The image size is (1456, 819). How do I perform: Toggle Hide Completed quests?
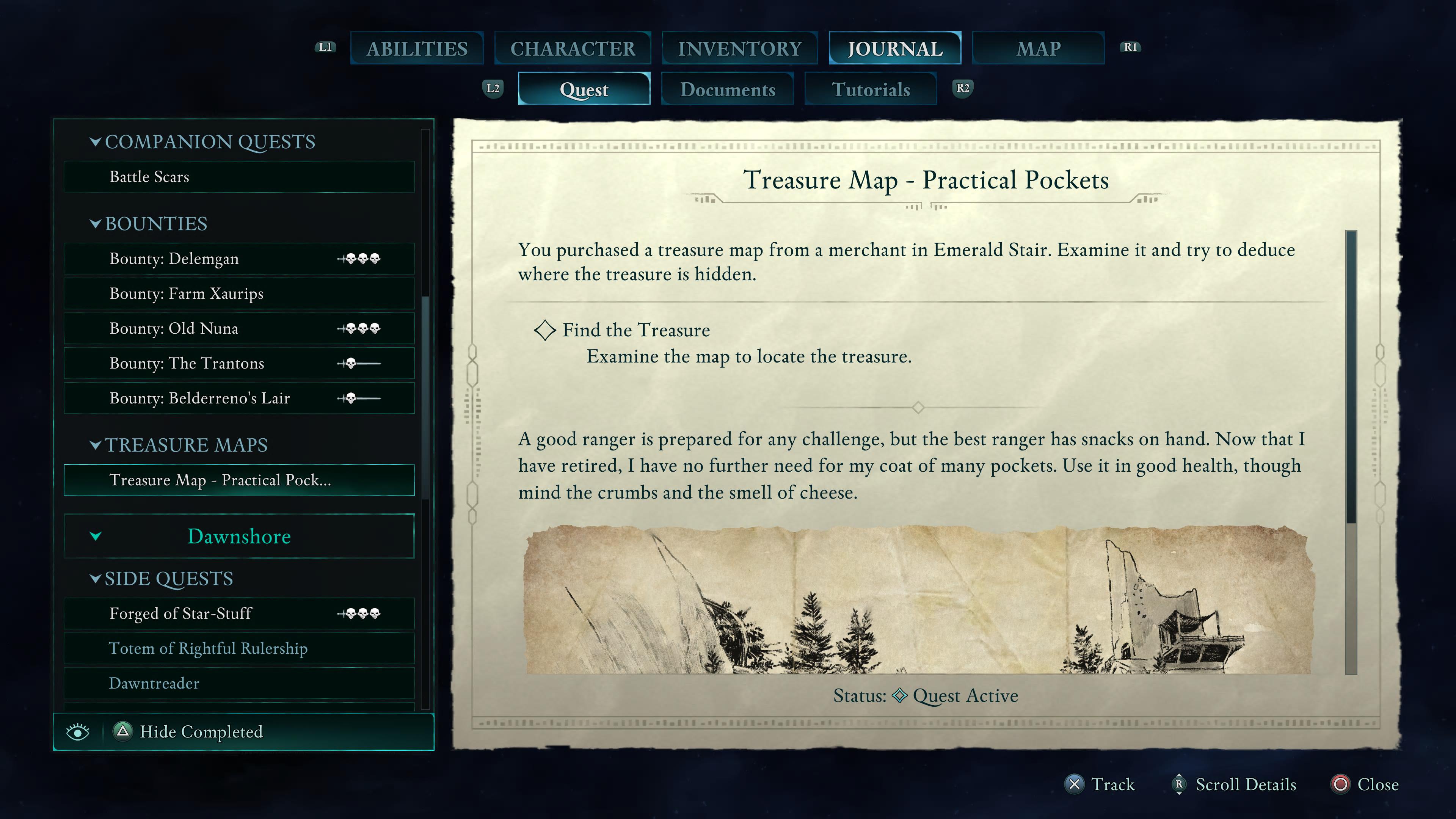201,732
